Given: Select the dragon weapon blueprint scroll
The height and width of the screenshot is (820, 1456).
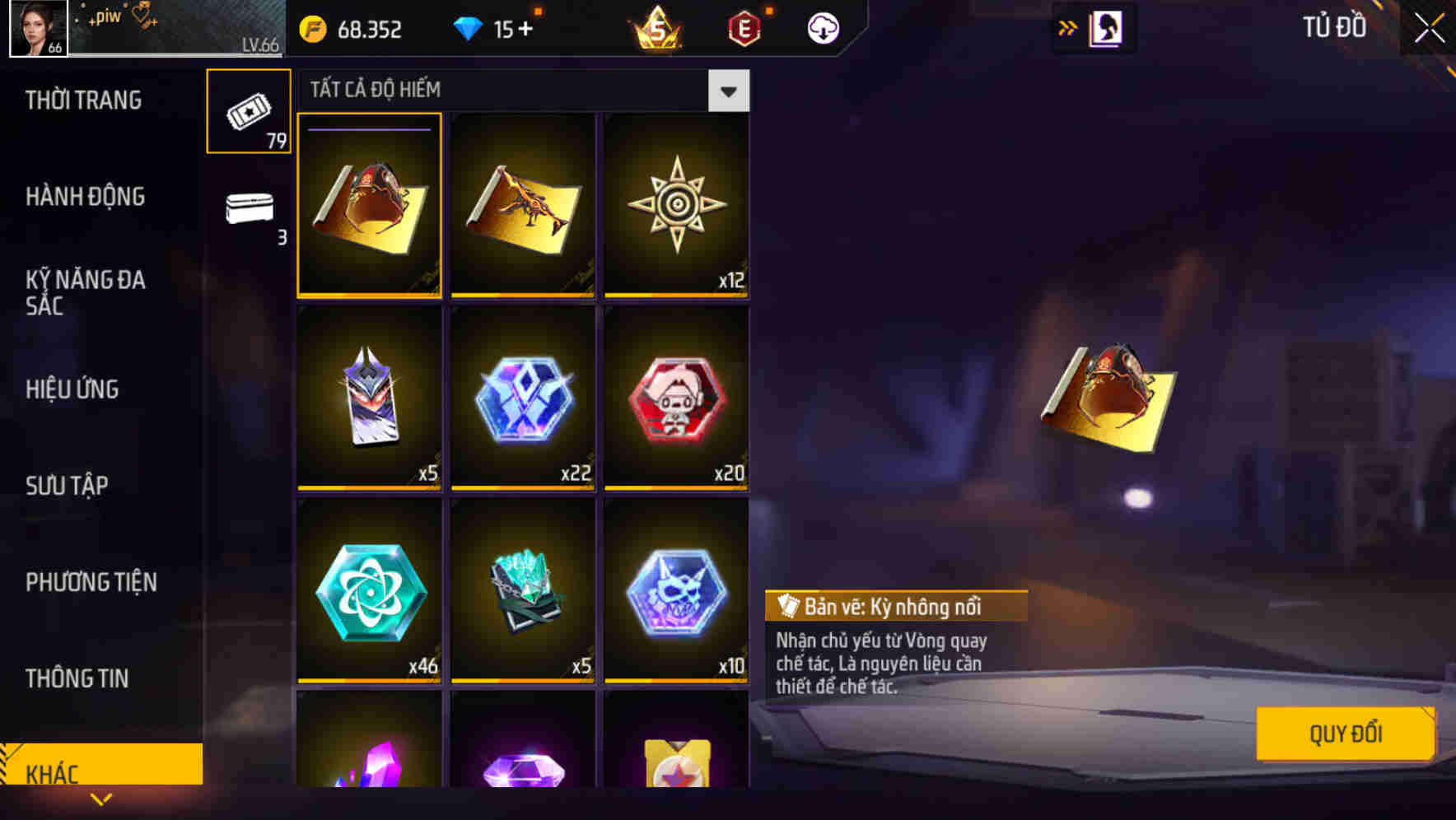Looking at the screenshot, I should point(523,206).
